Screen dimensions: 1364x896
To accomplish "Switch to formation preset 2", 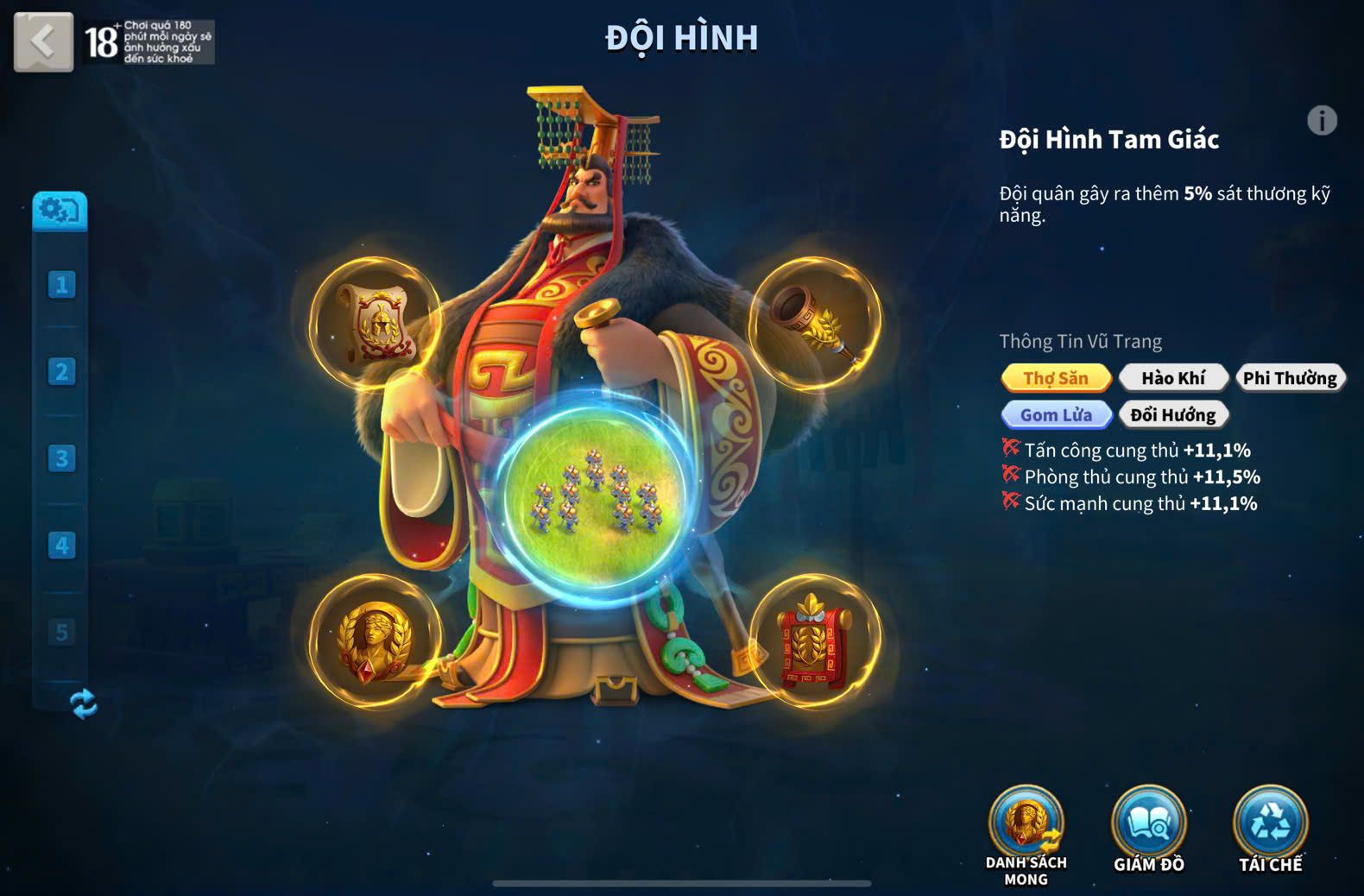I will click(61, 372).
